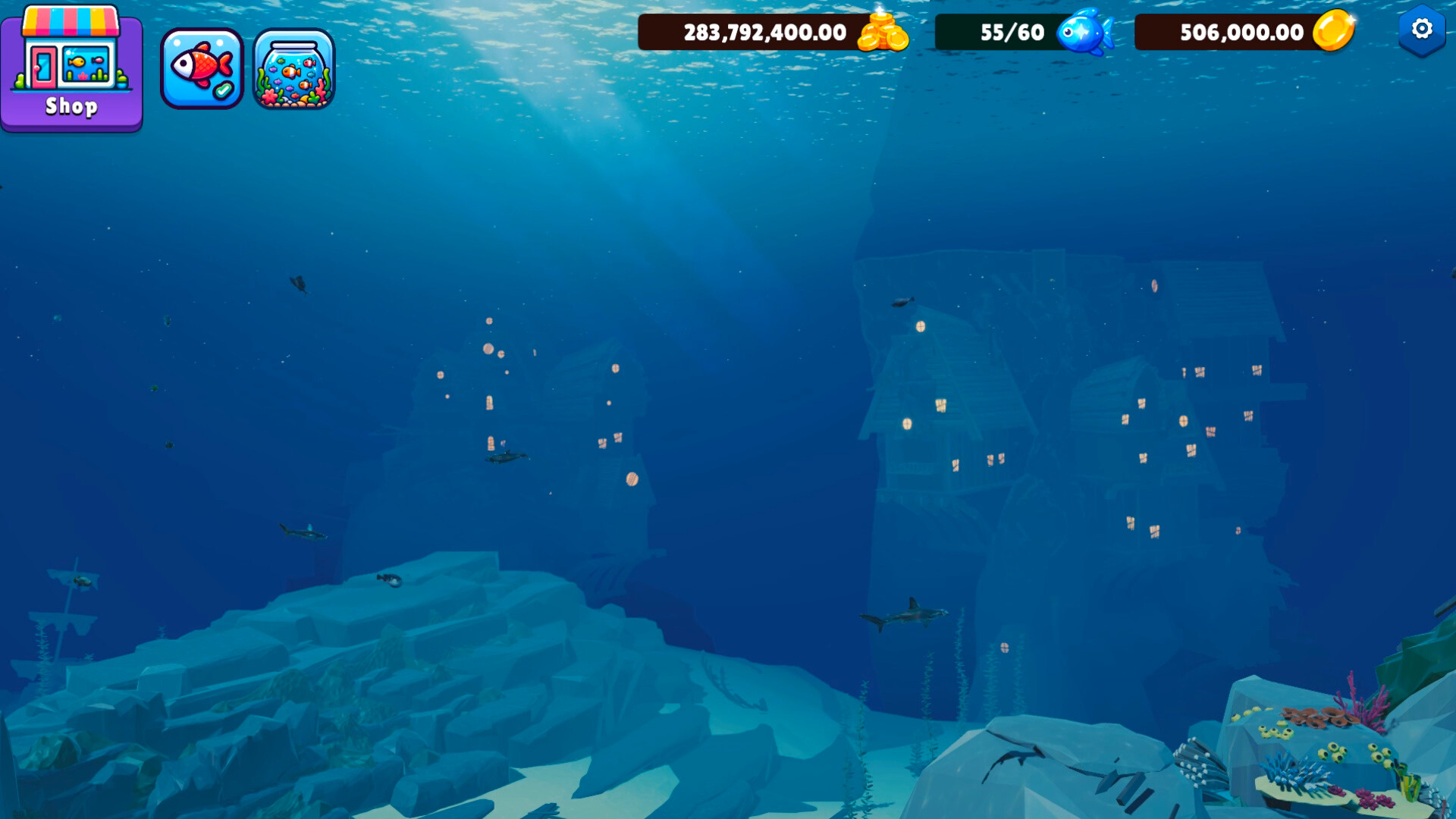Click a lit window on the sunken building
This screenshot has height=819, width=1456.
[x=920, y=328]
